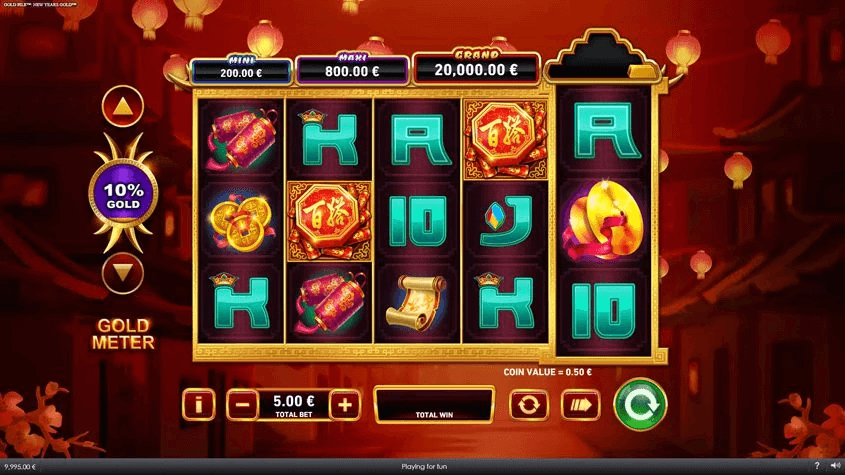Decrease total bet with the minus button
This screenshot has width=845, height=475.
pyautogui.click(x=241, y=405)
